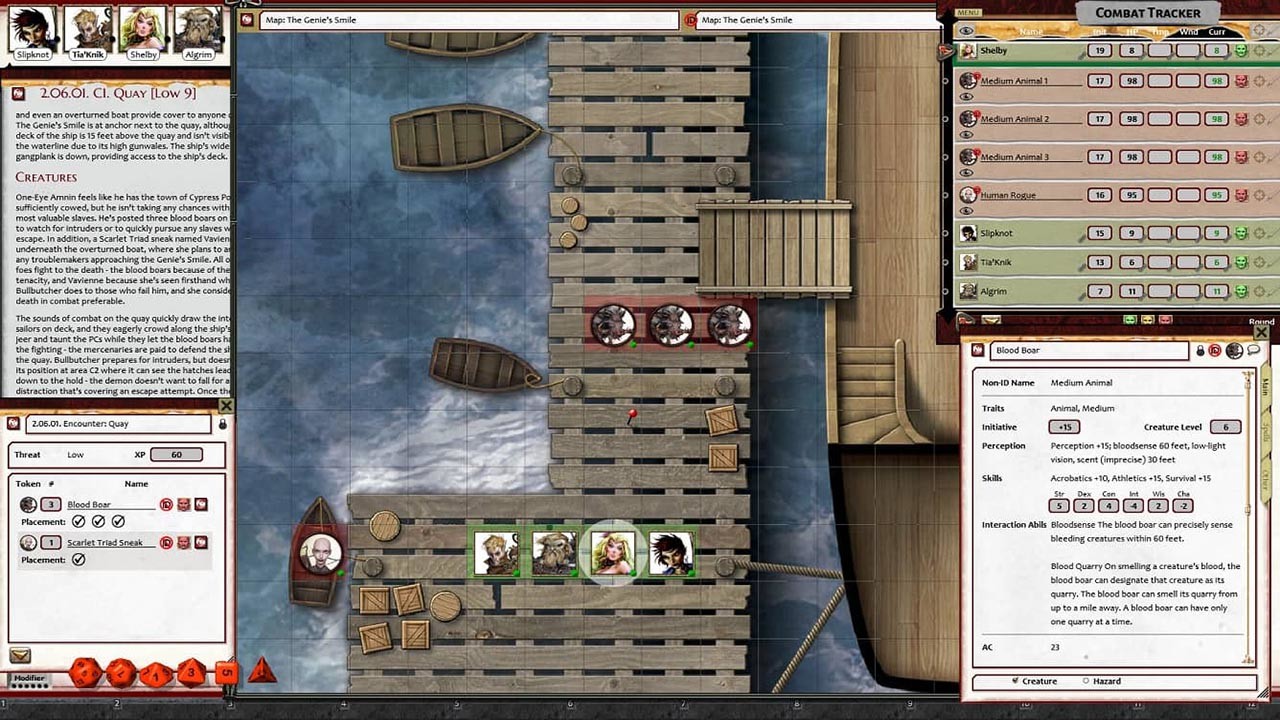1280x720 pixels.
Task: Open the Blood Boar link in the Encounter window
Action: click(90, 505)
